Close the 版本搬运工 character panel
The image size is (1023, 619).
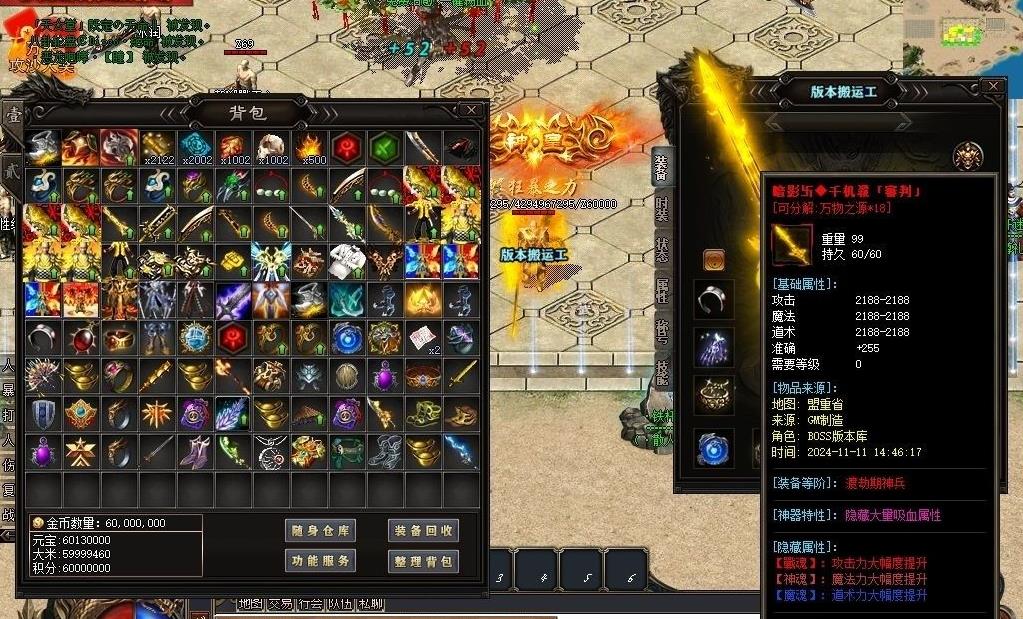click(x=992, y=87)
